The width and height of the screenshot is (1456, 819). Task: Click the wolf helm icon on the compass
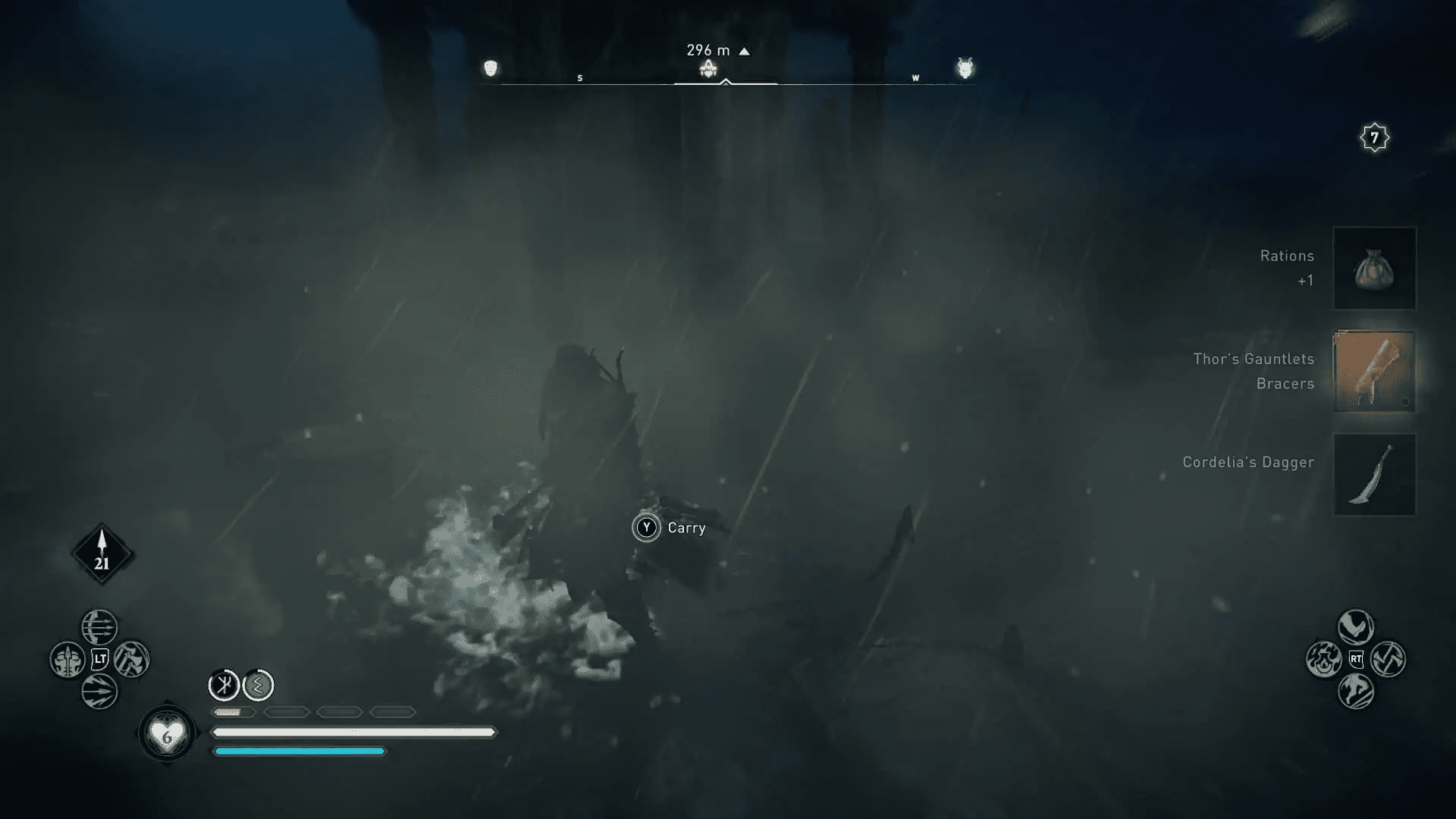coord(965,68)
